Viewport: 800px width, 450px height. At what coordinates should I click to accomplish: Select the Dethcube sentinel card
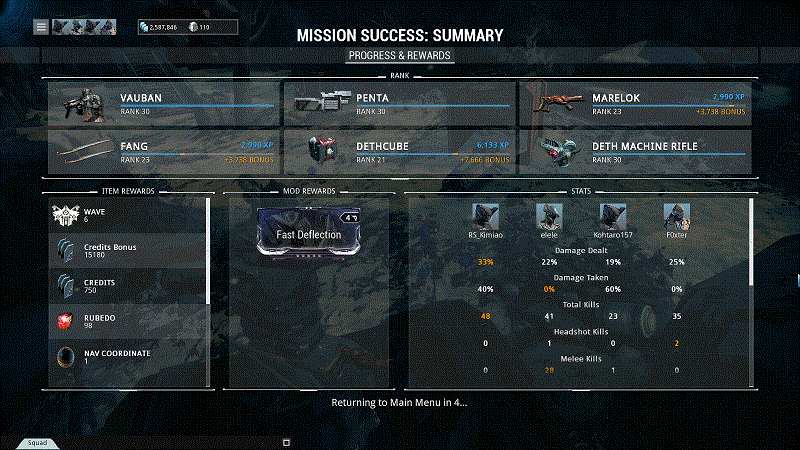[x=399, y=151]
